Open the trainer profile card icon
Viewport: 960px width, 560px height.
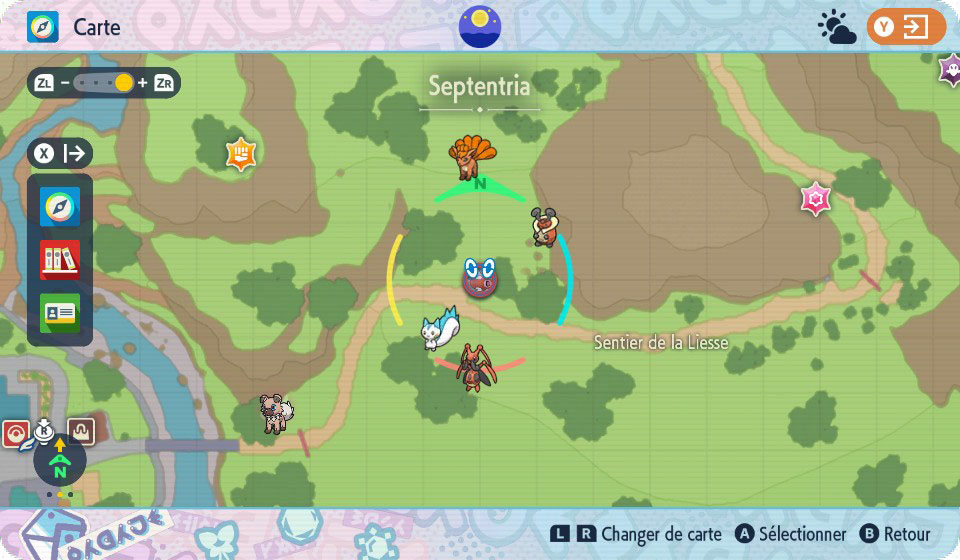[x=60, y=313]
